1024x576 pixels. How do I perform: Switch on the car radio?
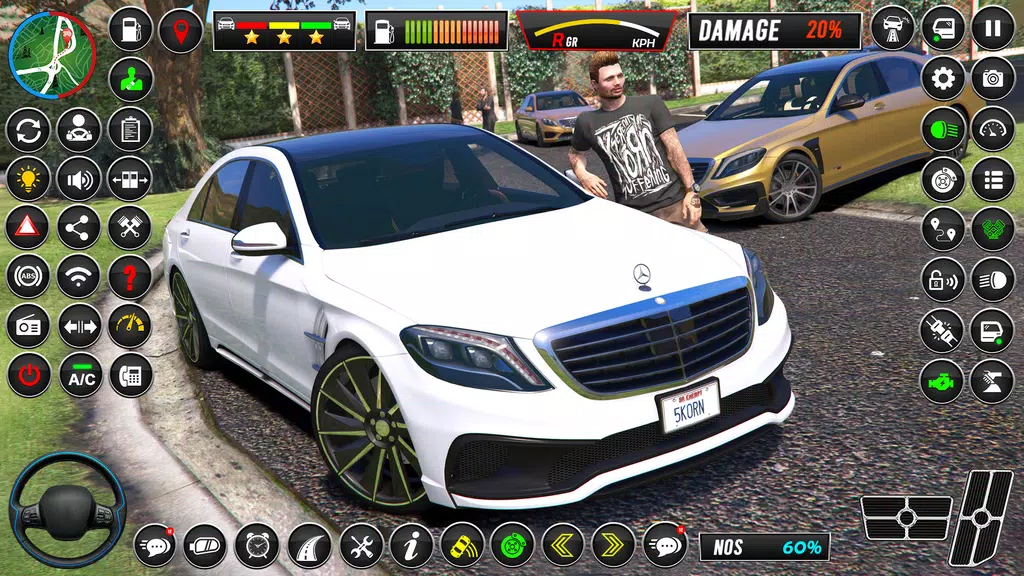point(28,326)
